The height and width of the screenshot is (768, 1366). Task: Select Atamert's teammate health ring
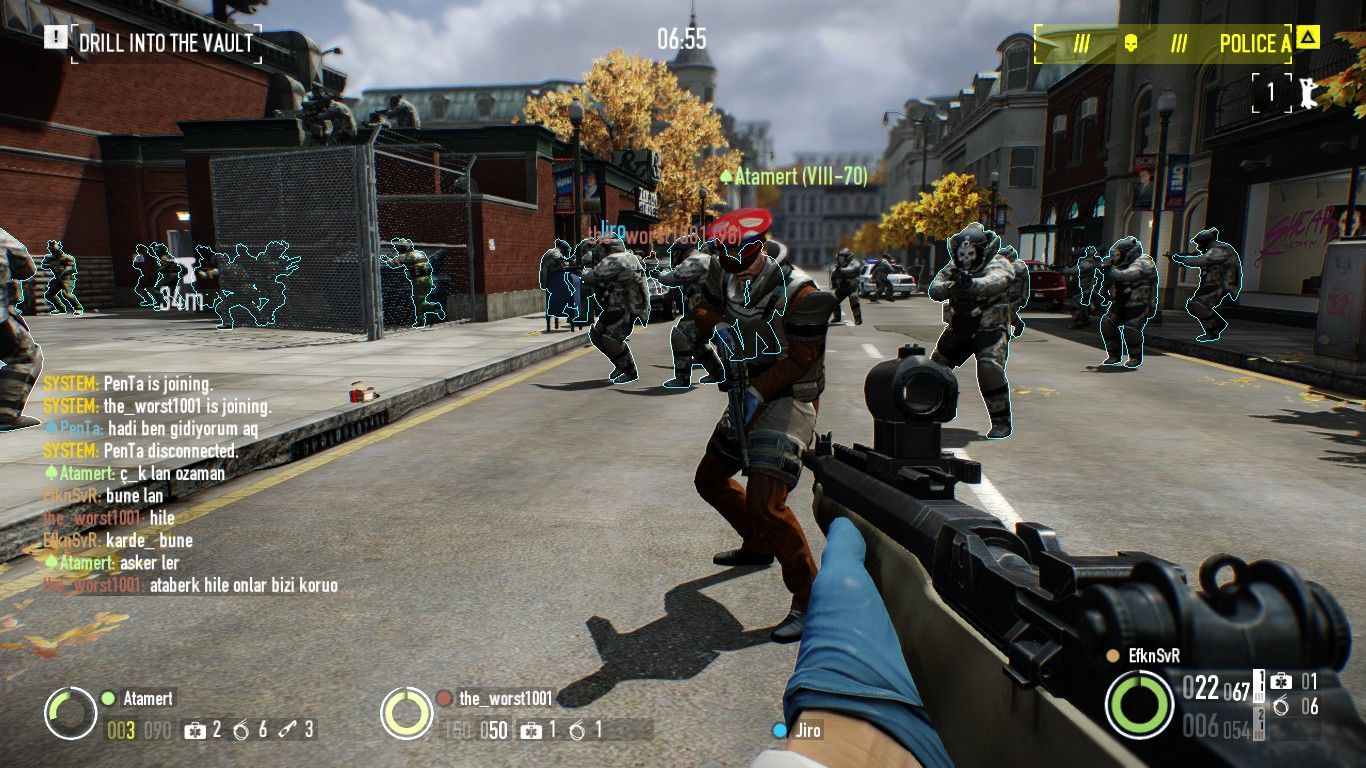(x=70, y=713)
